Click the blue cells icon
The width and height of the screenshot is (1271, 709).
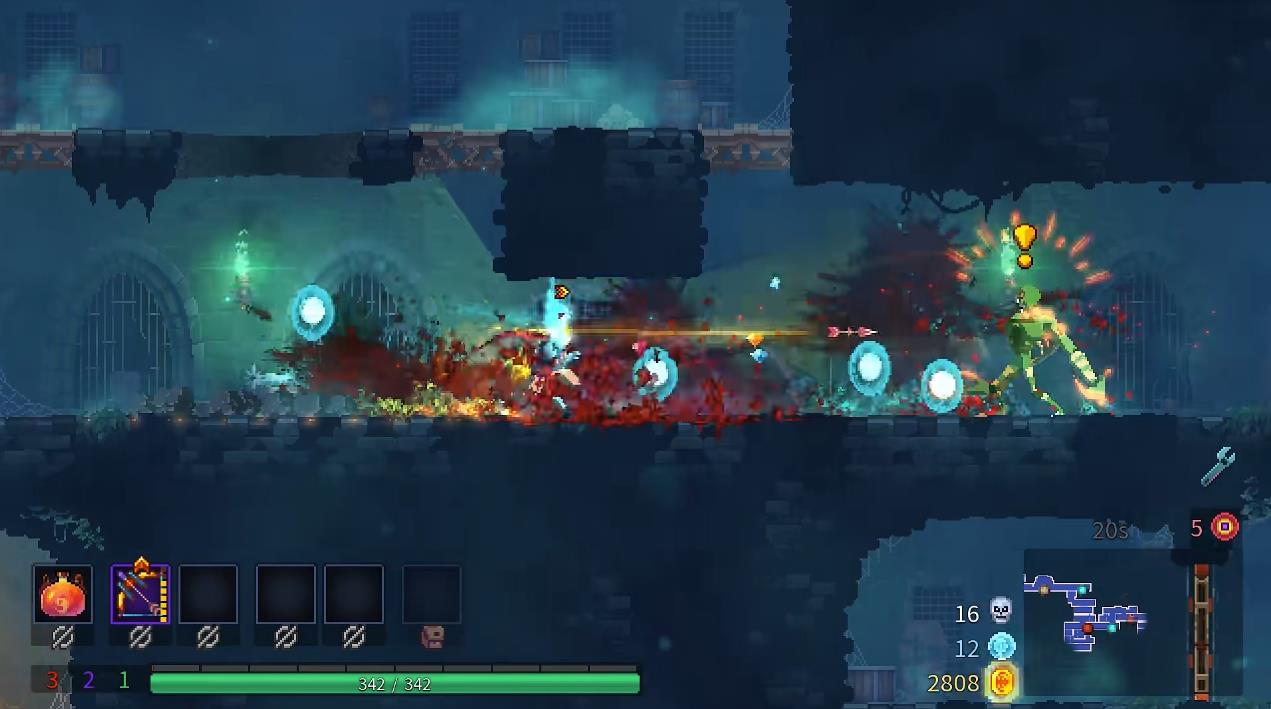[x=1001, y=647]
